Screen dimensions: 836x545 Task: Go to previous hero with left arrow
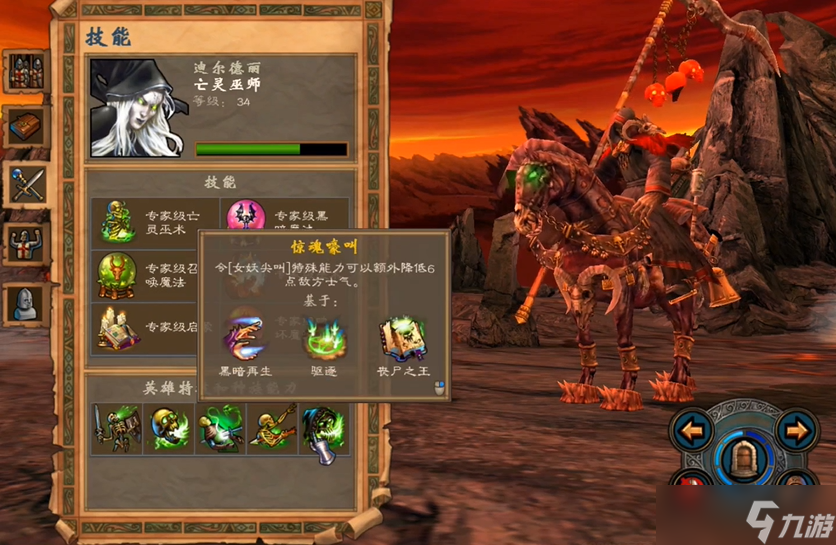click(x=691, y=432)
